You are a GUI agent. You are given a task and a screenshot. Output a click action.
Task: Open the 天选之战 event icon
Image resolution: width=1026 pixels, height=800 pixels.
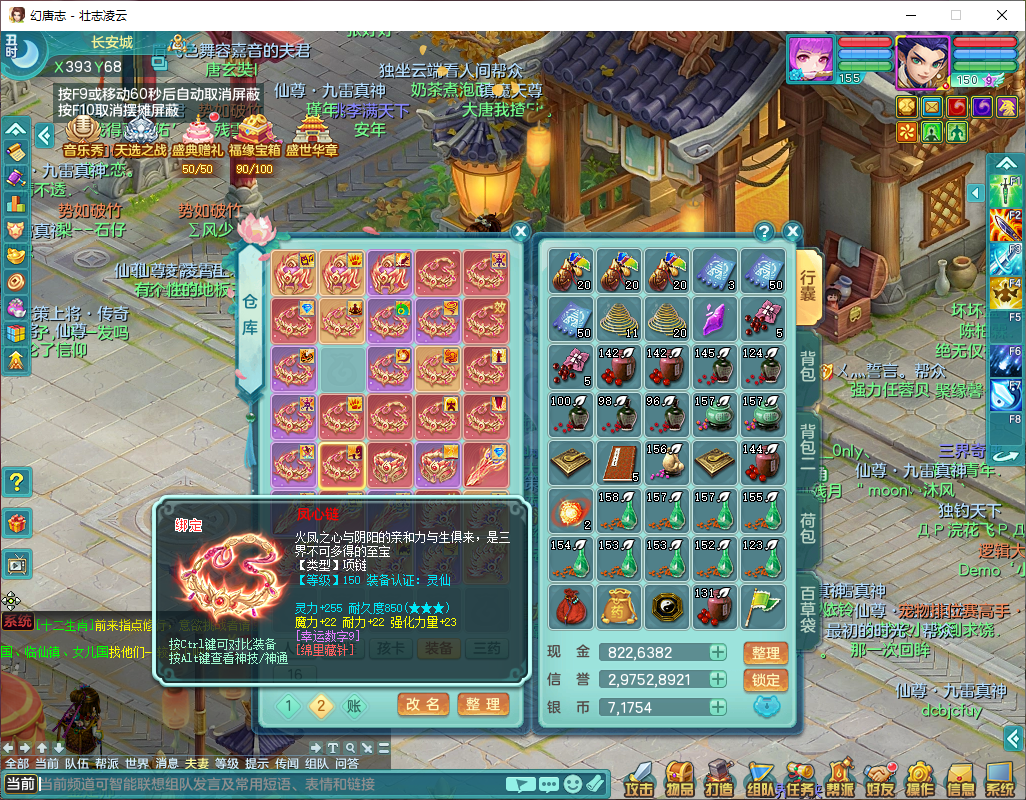pyautogui.click(x=140, y=134)
